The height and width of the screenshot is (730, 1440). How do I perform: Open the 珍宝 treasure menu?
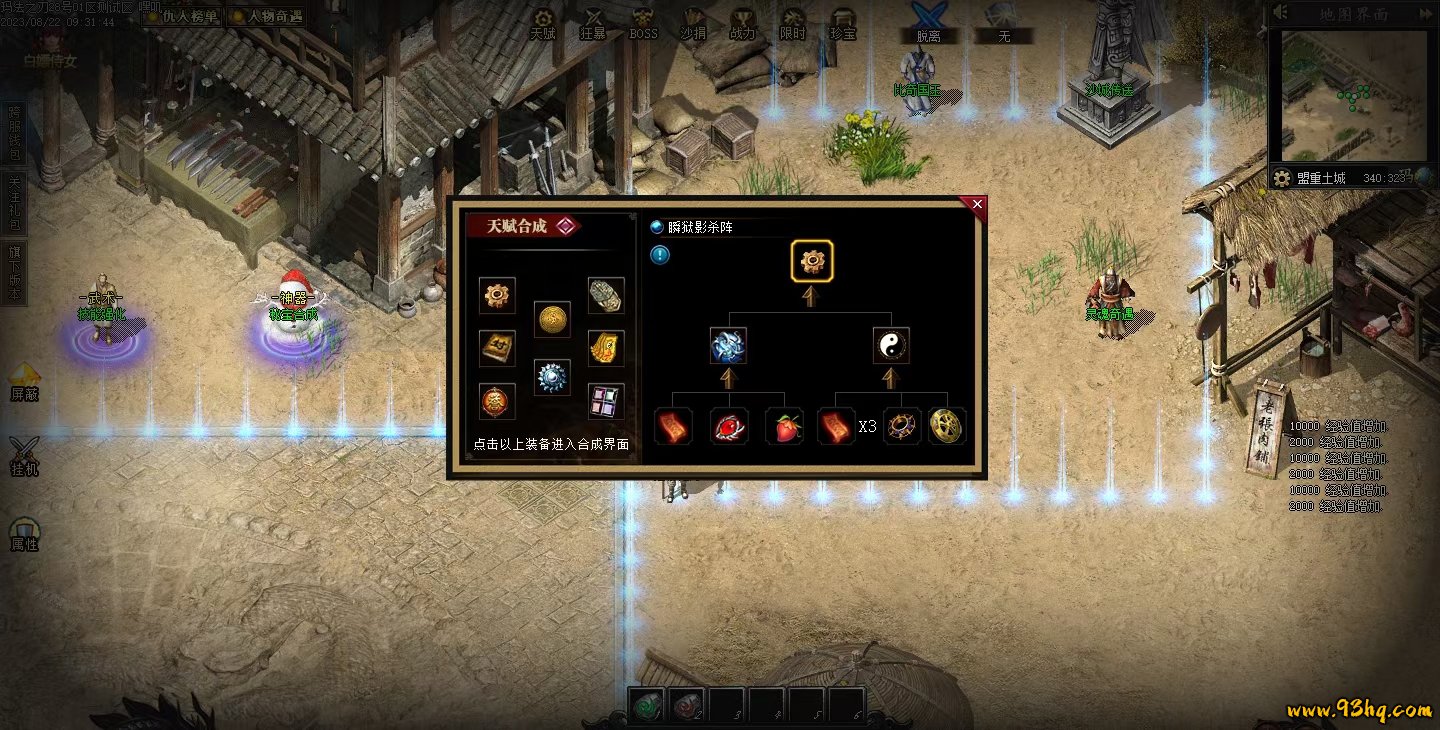[843, 24]
